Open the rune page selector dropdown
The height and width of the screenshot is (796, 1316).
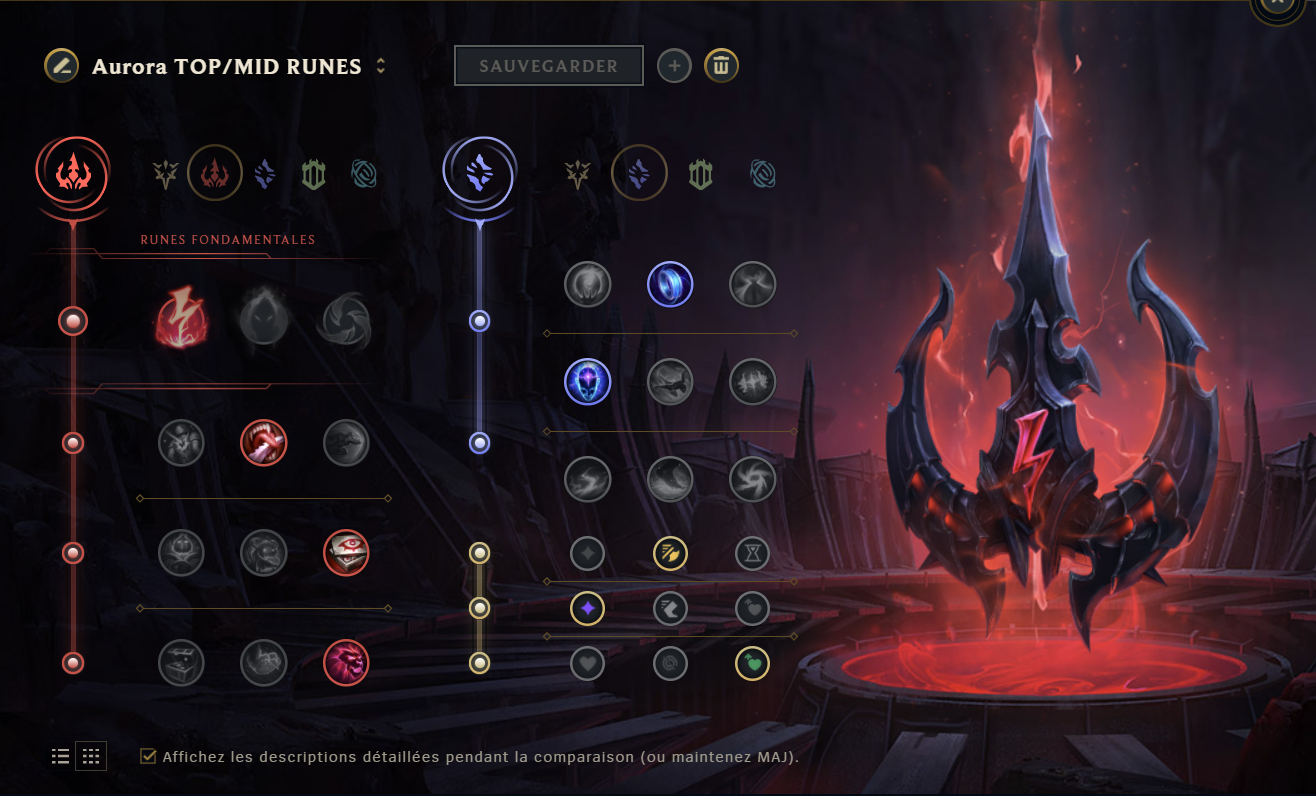tap(380, 66)
